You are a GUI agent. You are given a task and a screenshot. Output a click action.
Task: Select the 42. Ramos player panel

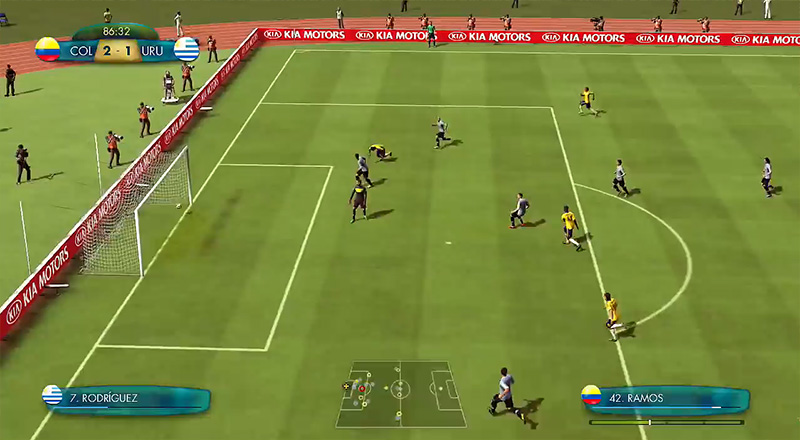[x=665, y=399]
